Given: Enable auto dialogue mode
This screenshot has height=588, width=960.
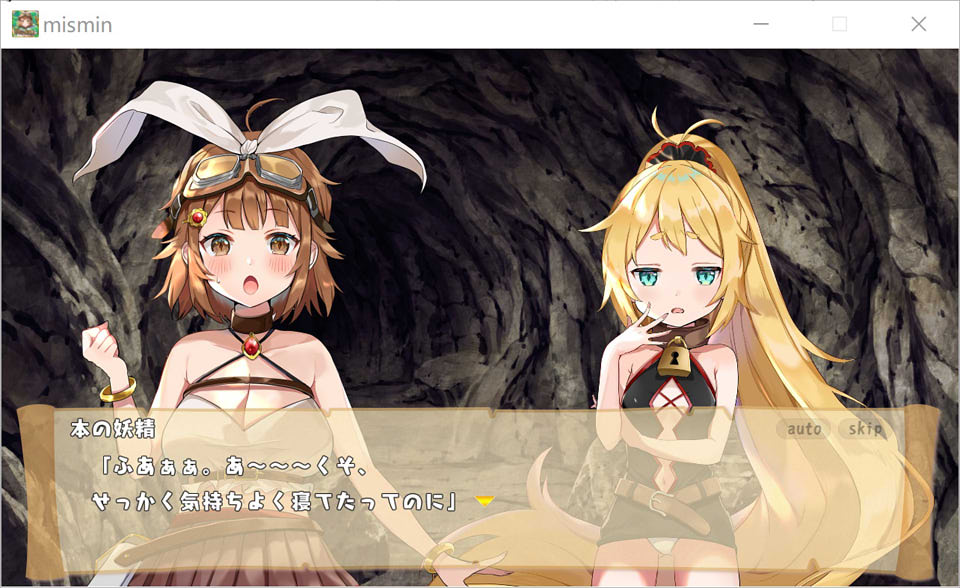Looking at the screenshot, I should pos(804,429).
